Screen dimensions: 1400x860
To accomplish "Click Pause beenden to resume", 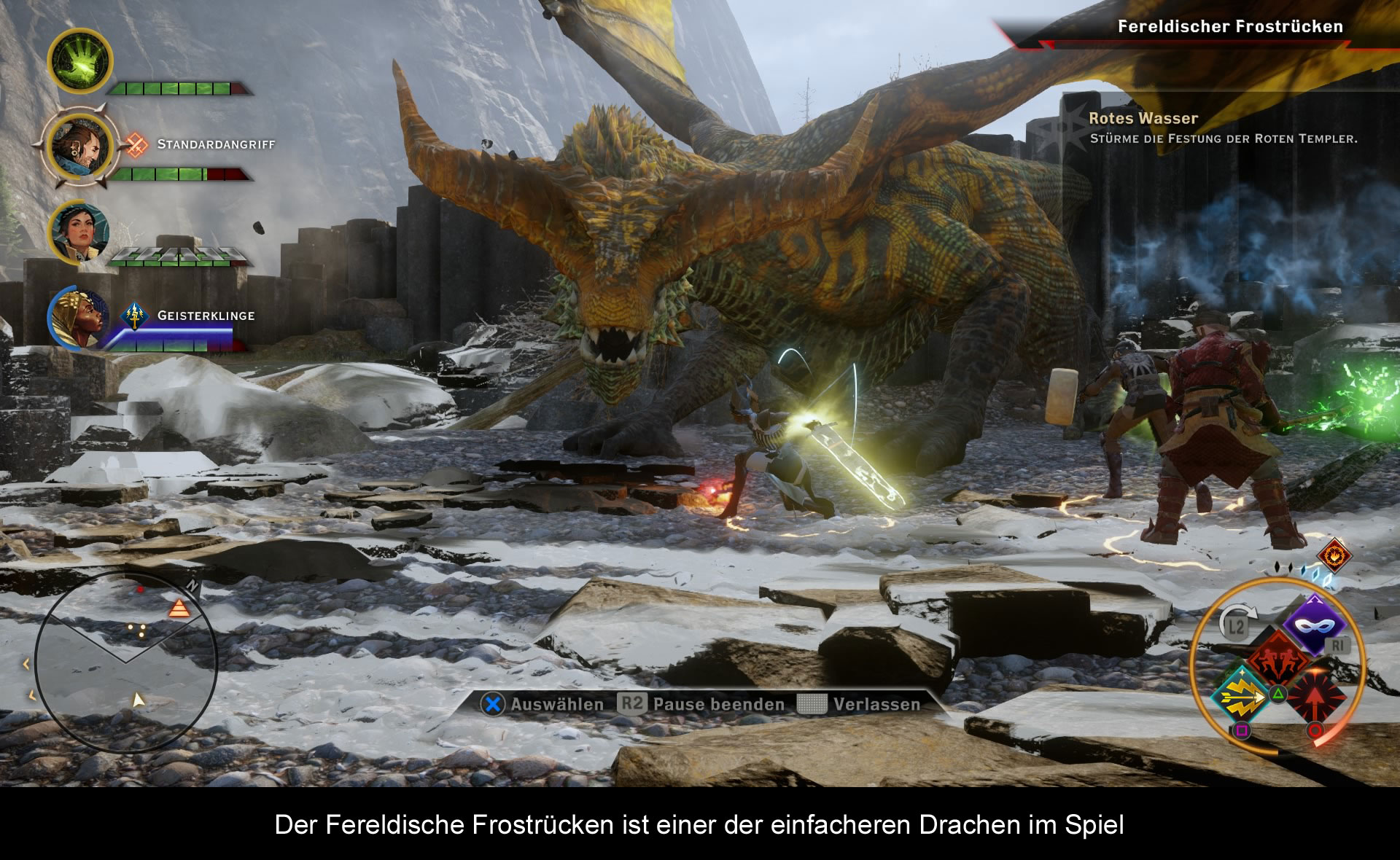I will click(703, 704).
